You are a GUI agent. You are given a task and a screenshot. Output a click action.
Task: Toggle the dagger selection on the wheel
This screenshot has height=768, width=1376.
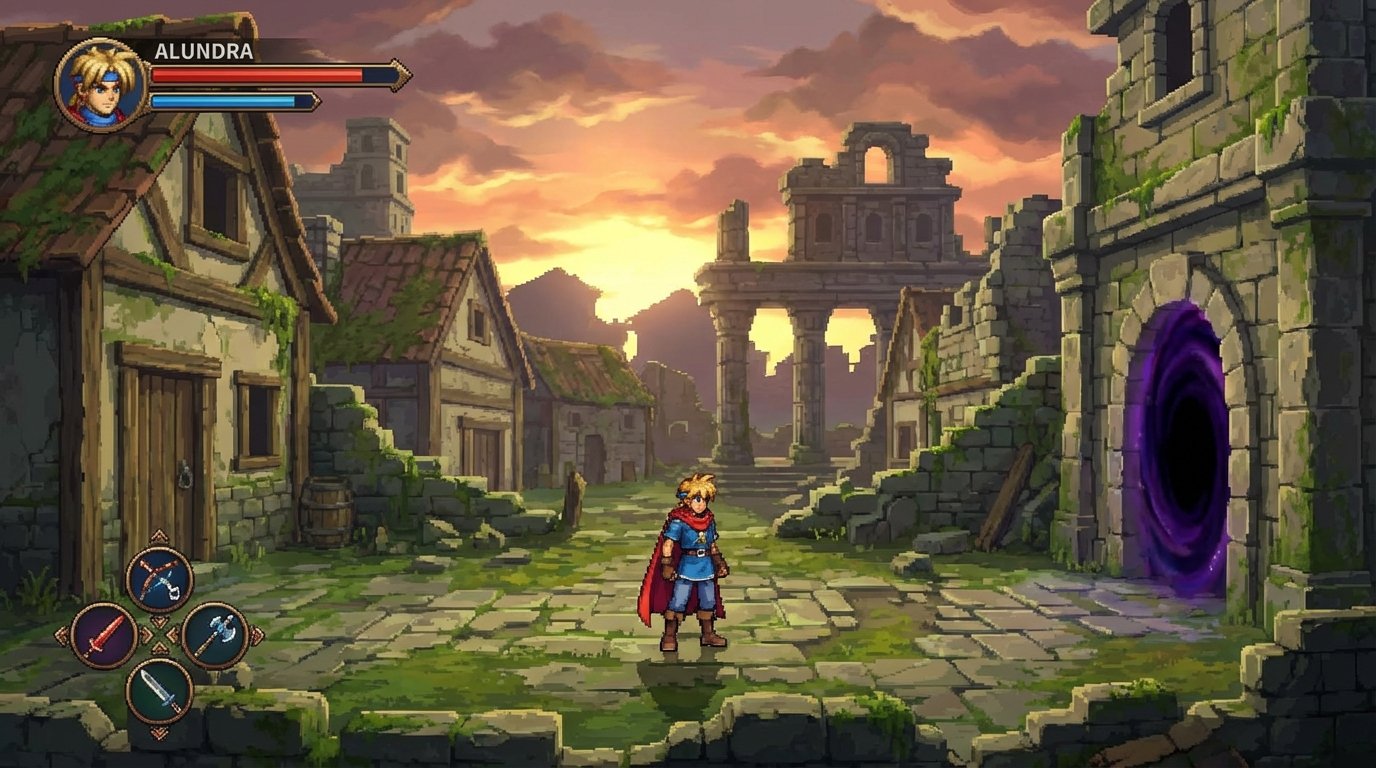[161, 691]
